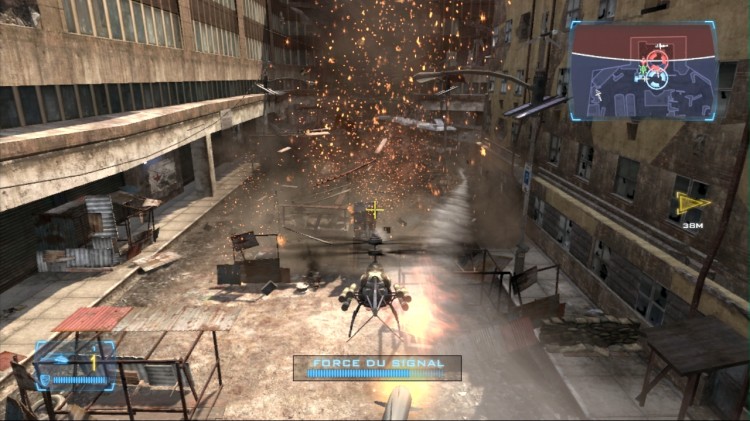Click the missile weapon icon

tap(63, 358)
